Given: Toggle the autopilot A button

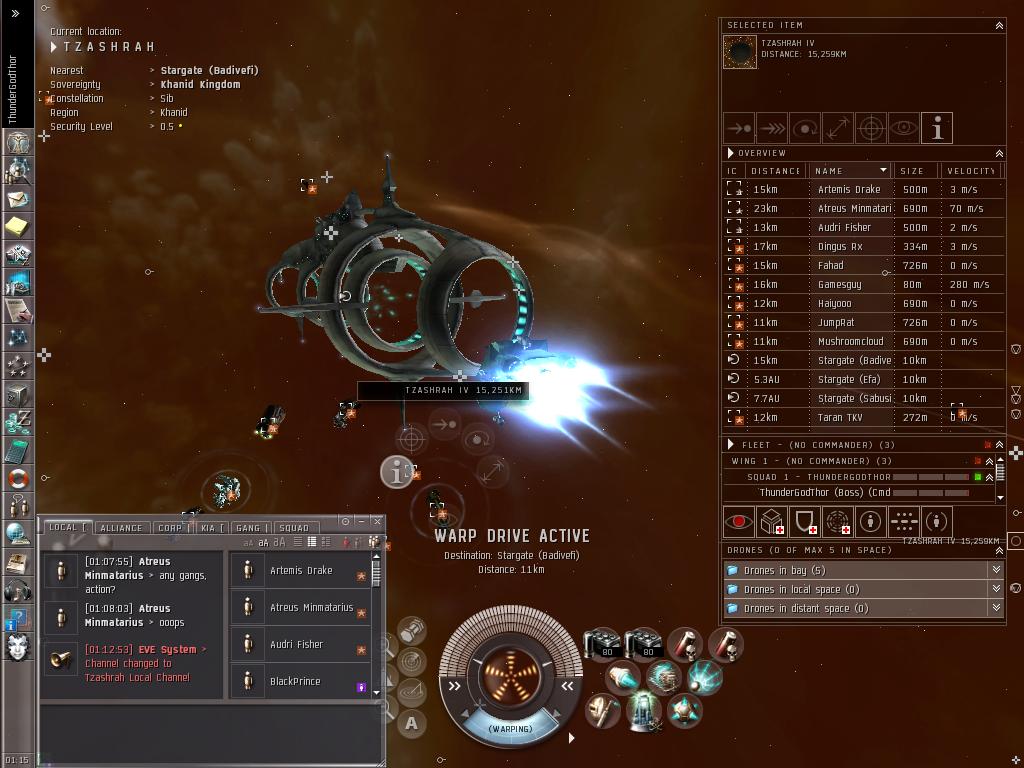Looking at the screenshot, I should click(x=412, y=723).
